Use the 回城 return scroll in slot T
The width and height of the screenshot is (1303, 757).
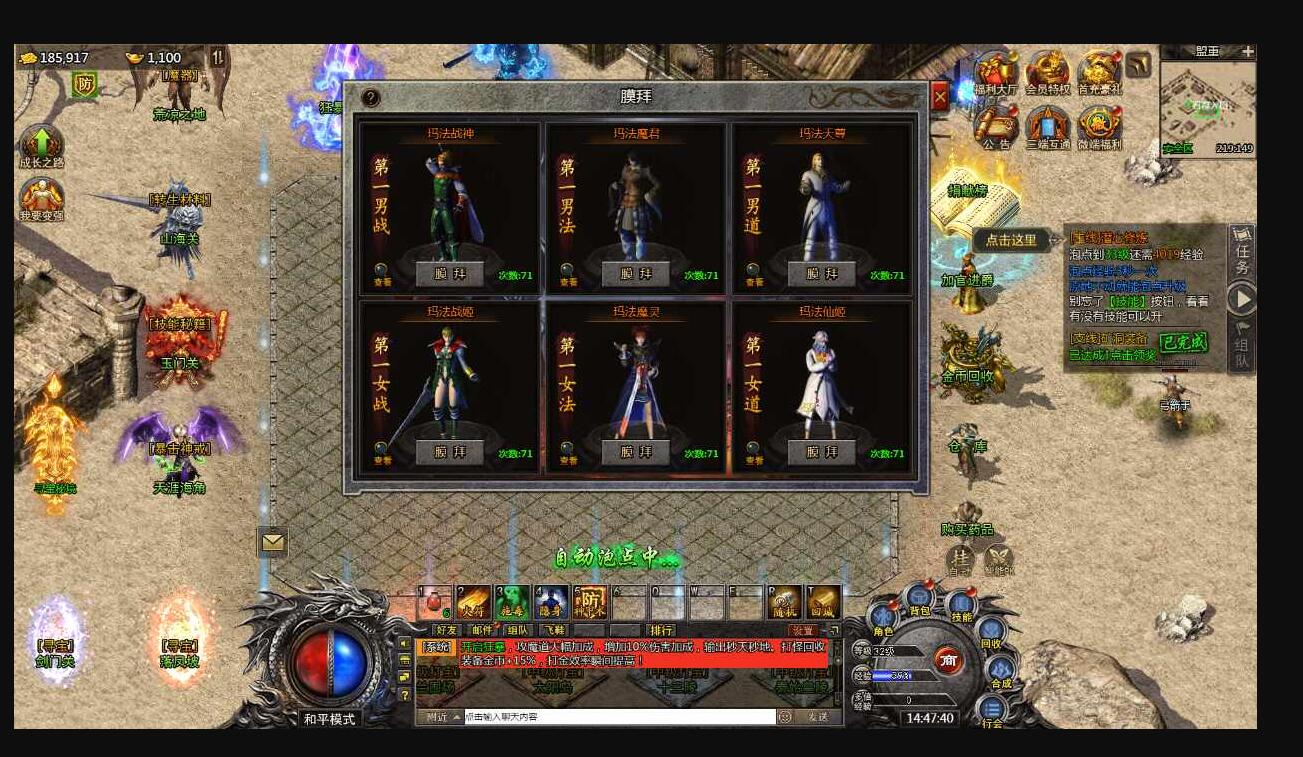(x=822, y=603)
